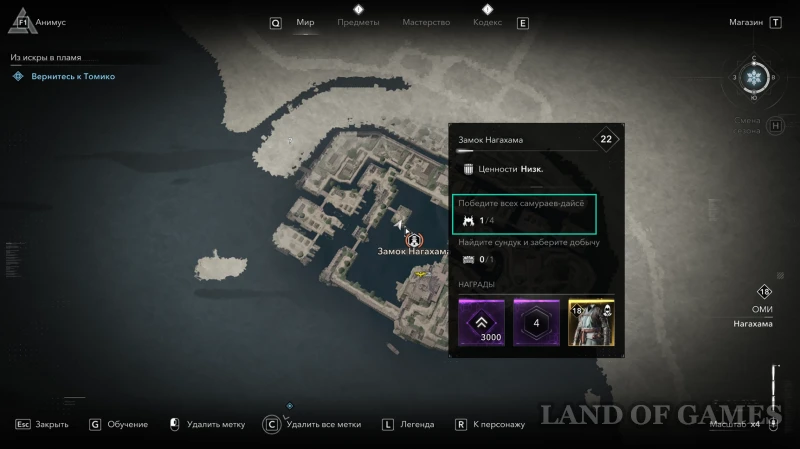The width and height of the screenshot is (800, 449).
Task: Open the Кодекс tab
Action: point(487,23)
